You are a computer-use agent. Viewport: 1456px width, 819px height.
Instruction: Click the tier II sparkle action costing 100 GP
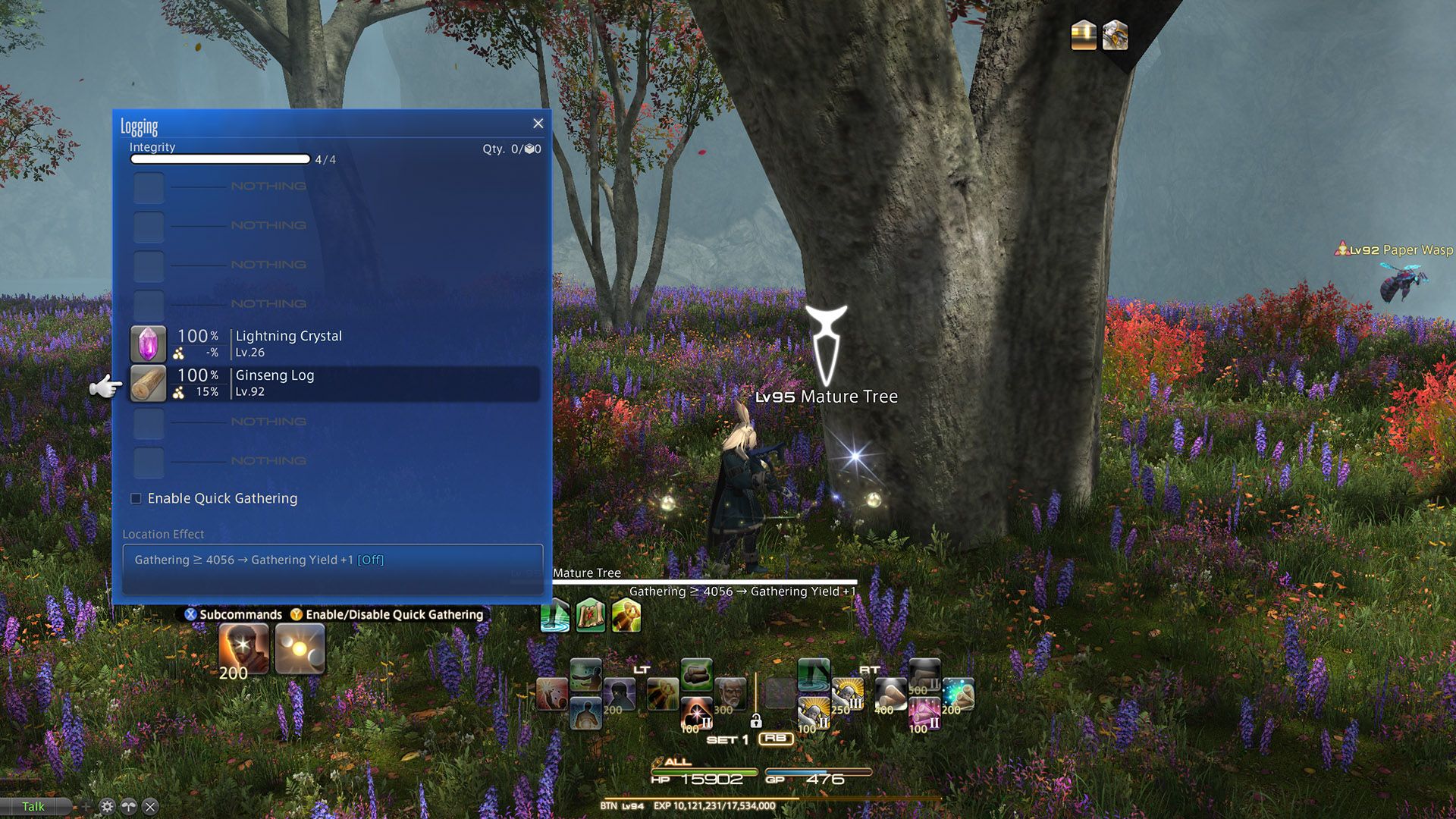coord(695,711)
